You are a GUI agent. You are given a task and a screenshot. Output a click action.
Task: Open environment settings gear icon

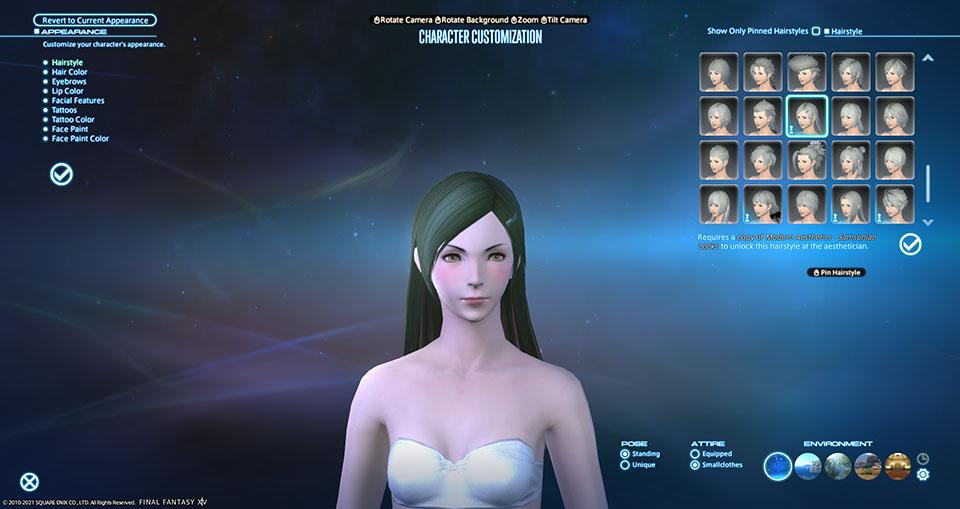pyautogui.click(x=923, y=474)
